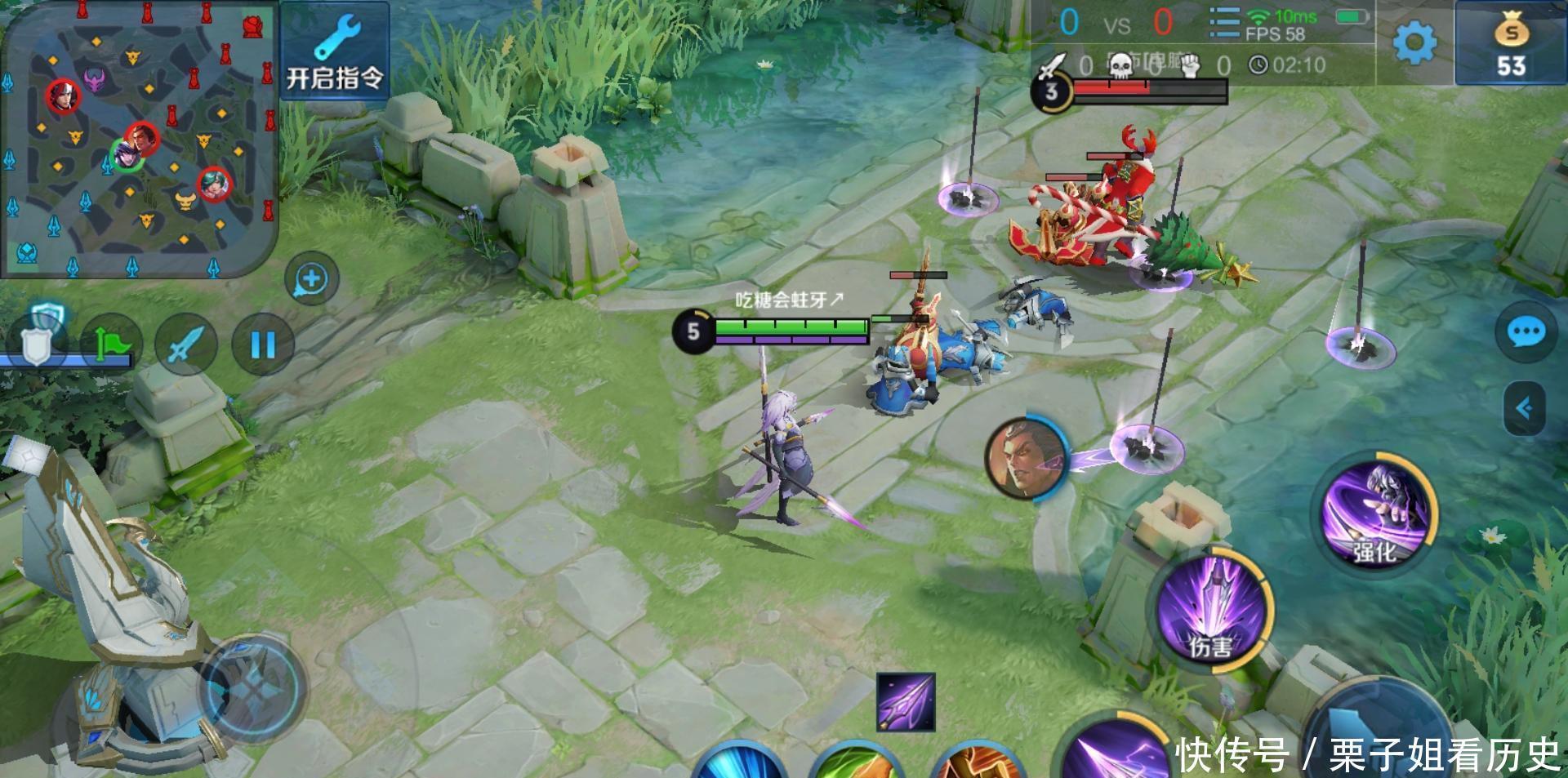Send the green flag gather signal
This screenshot has width=1568, height=778.
(111, 345)
